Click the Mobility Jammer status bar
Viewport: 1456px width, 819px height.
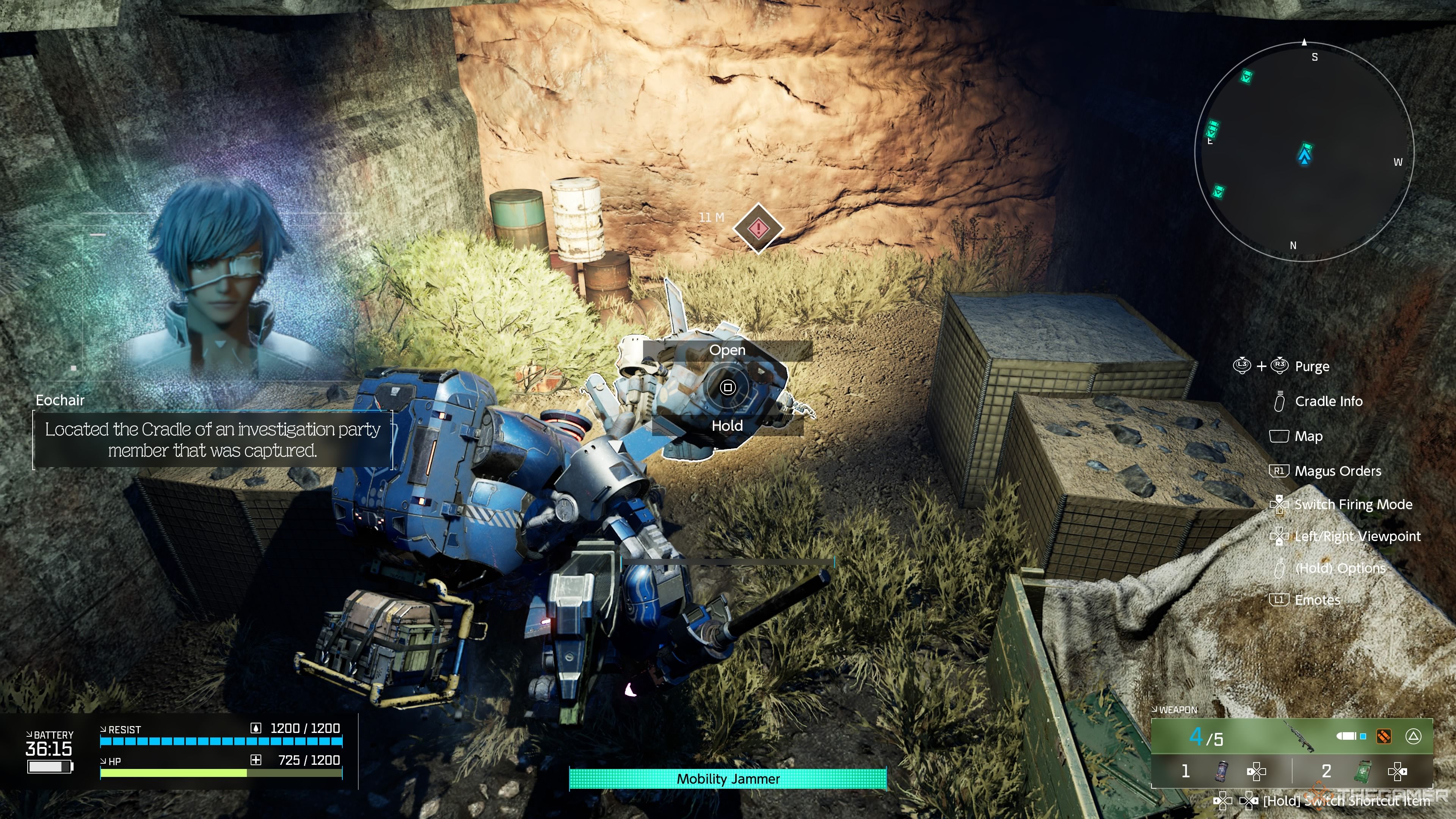point(728,779)
